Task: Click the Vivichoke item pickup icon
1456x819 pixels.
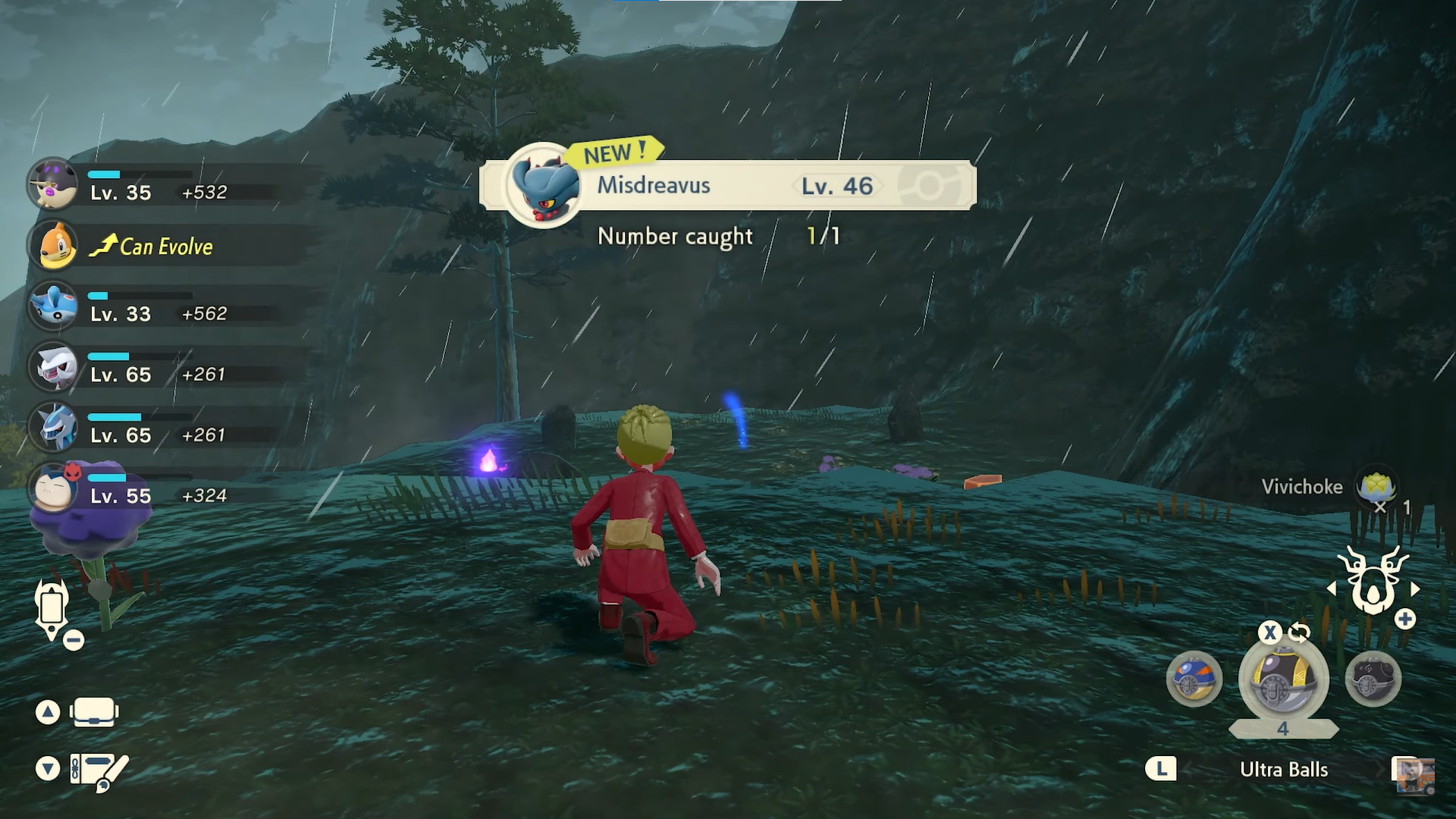Action: [x=1375, y=487]
